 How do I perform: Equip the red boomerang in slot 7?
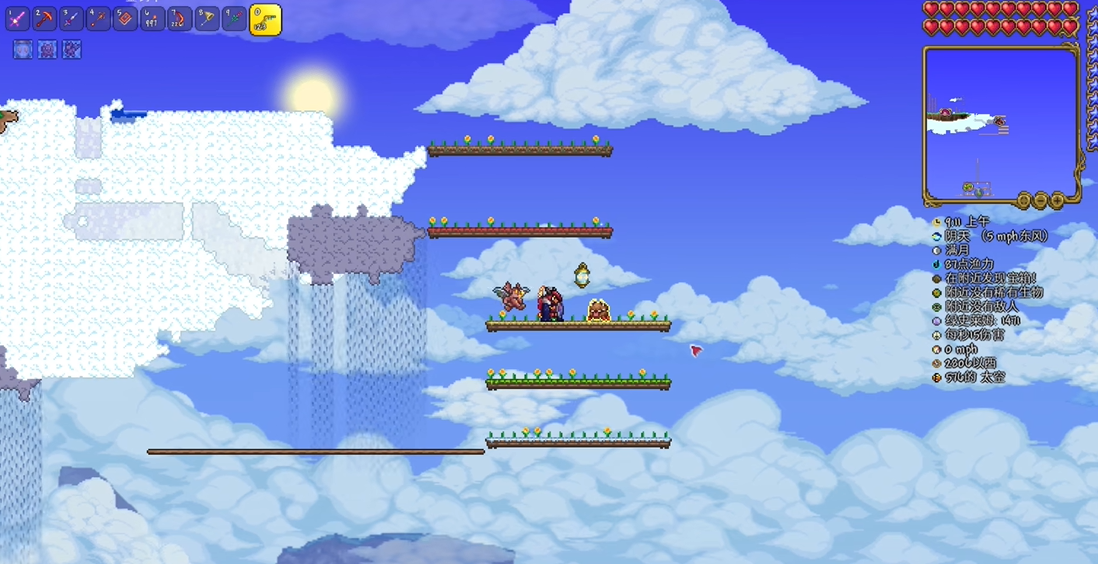tap(180, 18)
